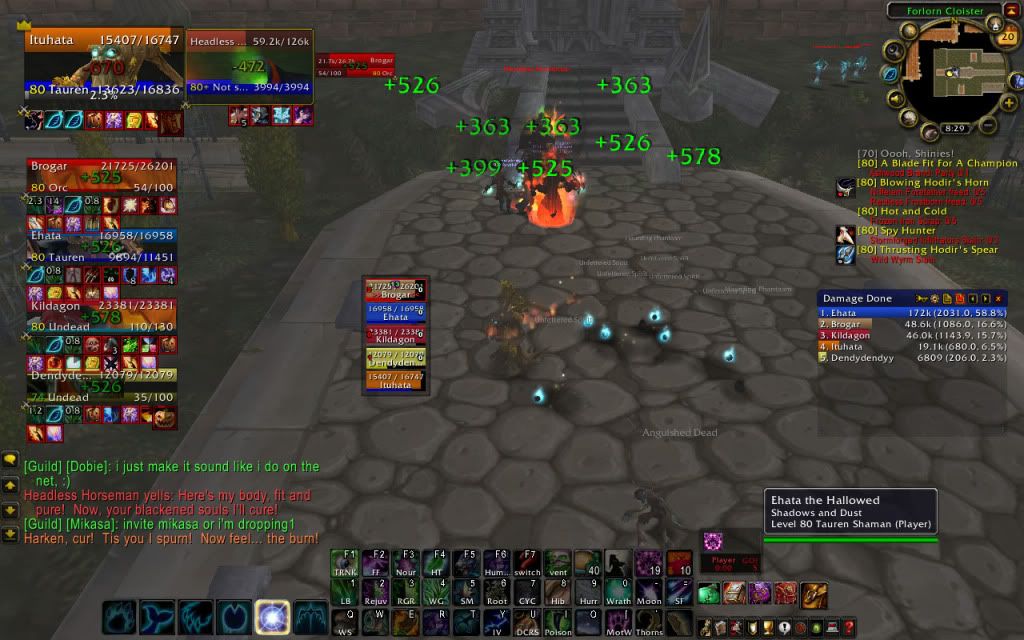Activate the Hurr action button
Viewport: 1024px width, 640px height.
[x=586, y=592]
